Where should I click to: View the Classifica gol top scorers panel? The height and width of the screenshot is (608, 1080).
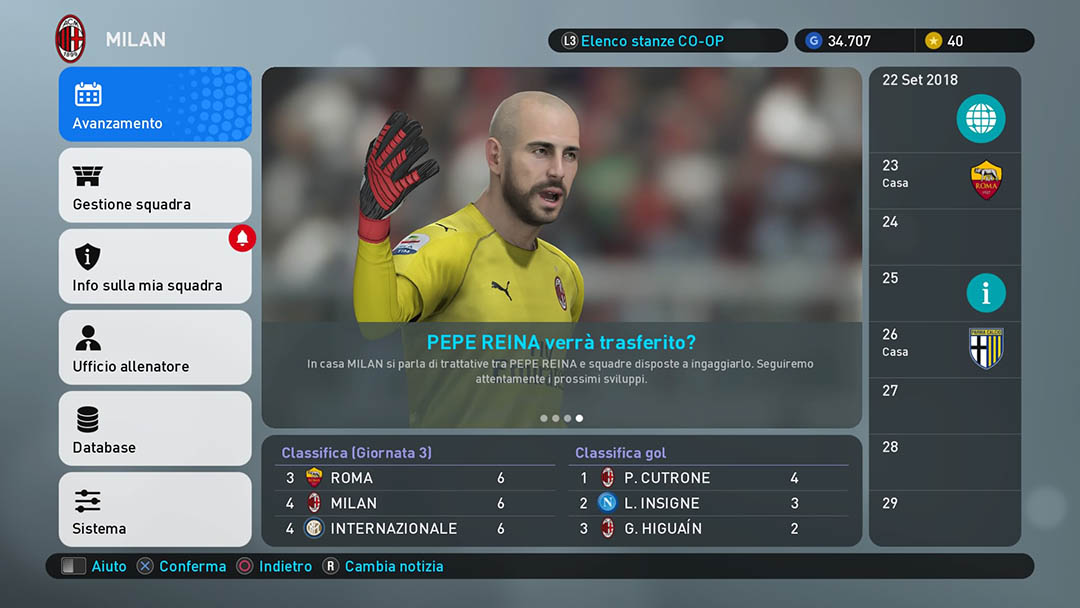[711, 491]
